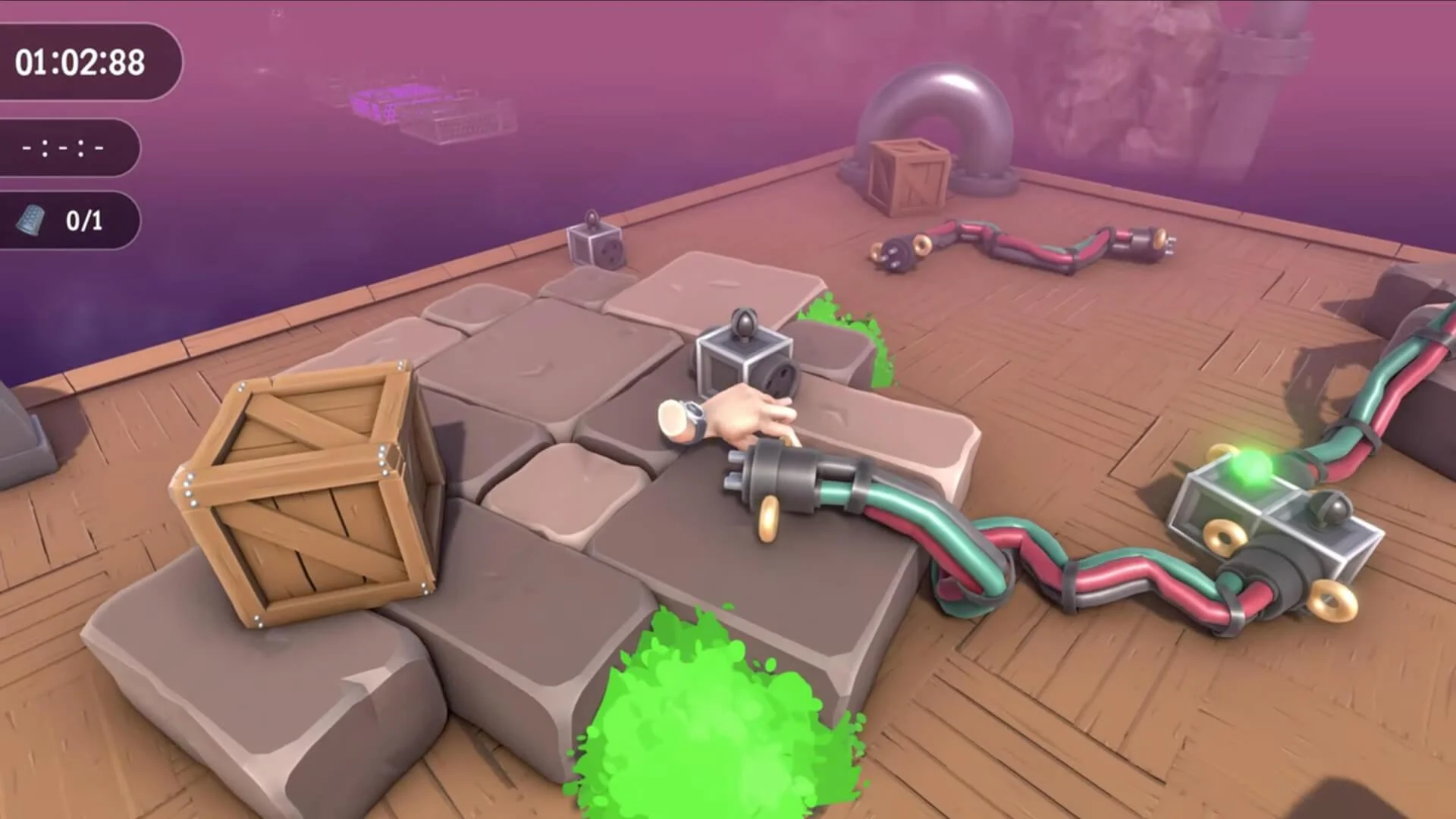Select the wooden crate near the purple arch

910,174
